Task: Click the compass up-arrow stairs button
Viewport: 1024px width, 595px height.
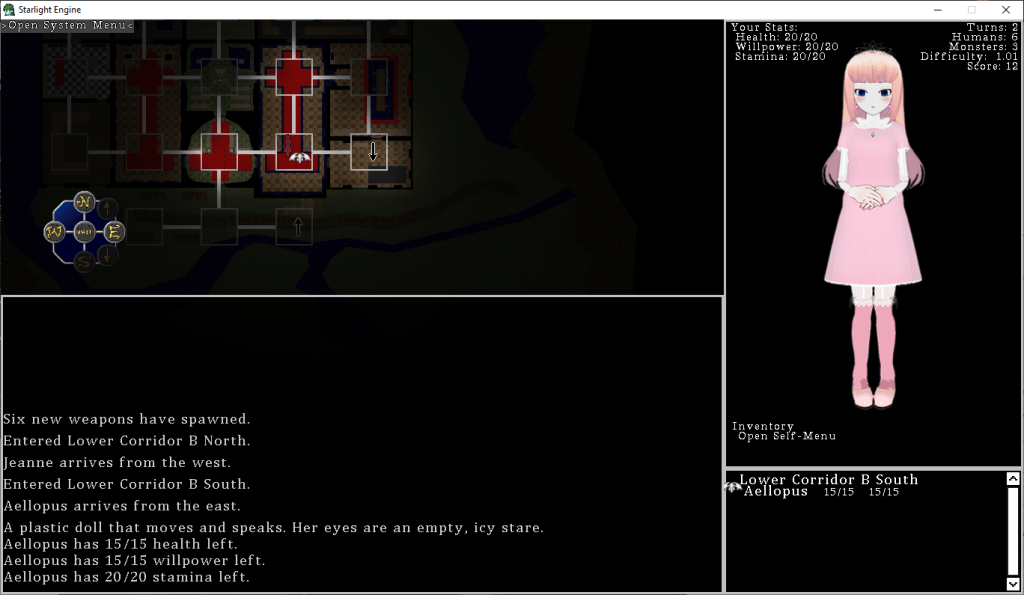Action: tap(109, 209)
